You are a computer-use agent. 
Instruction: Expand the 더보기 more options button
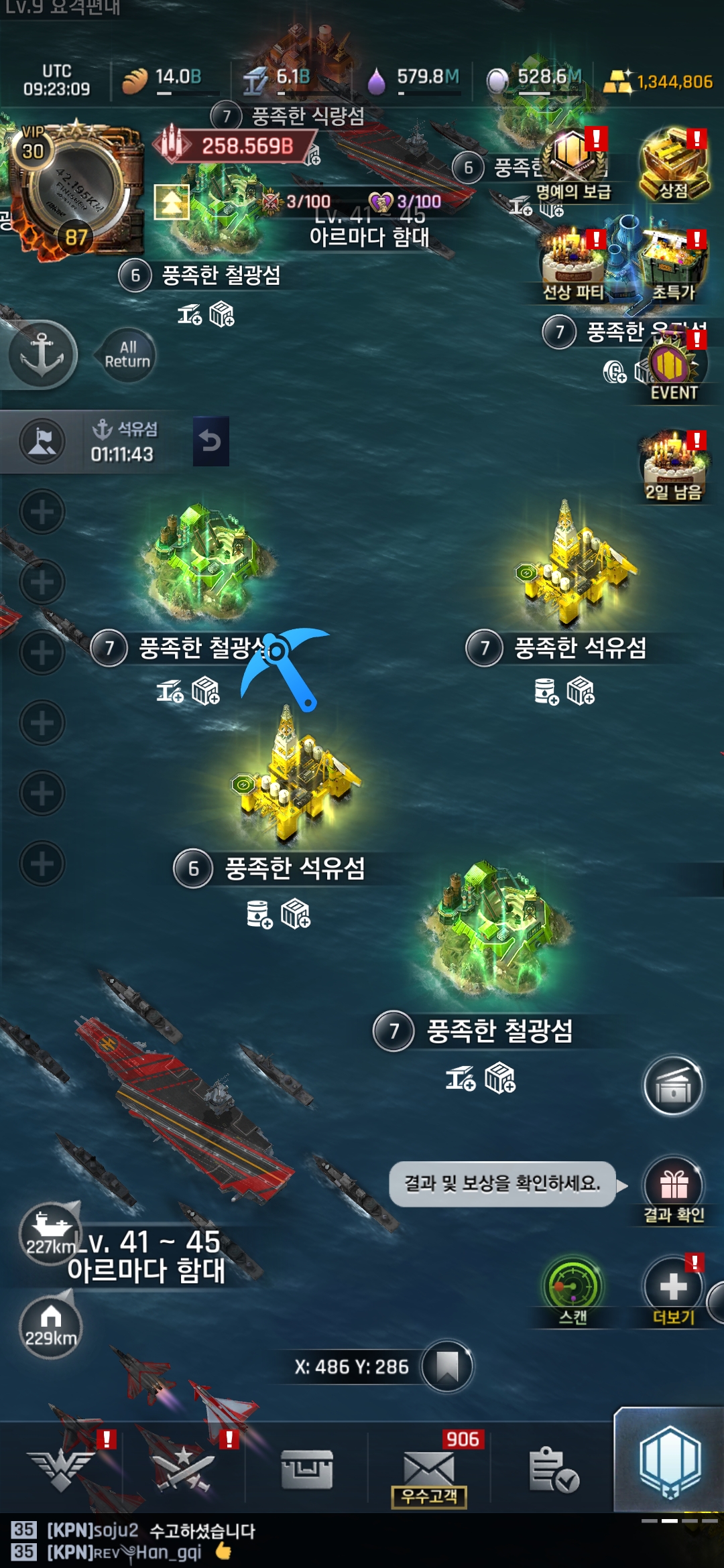[674, 1290]
